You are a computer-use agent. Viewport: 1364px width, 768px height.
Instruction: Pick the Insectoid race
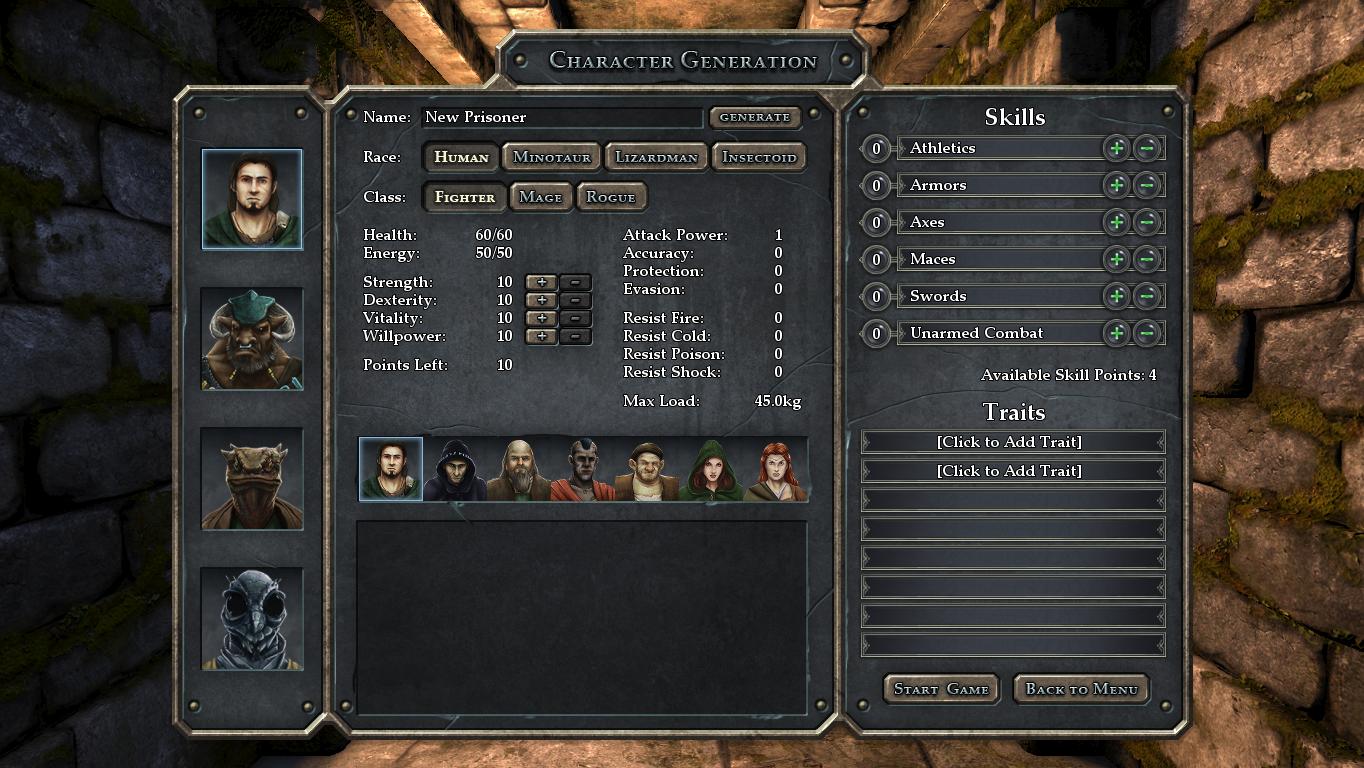(759, 157)
